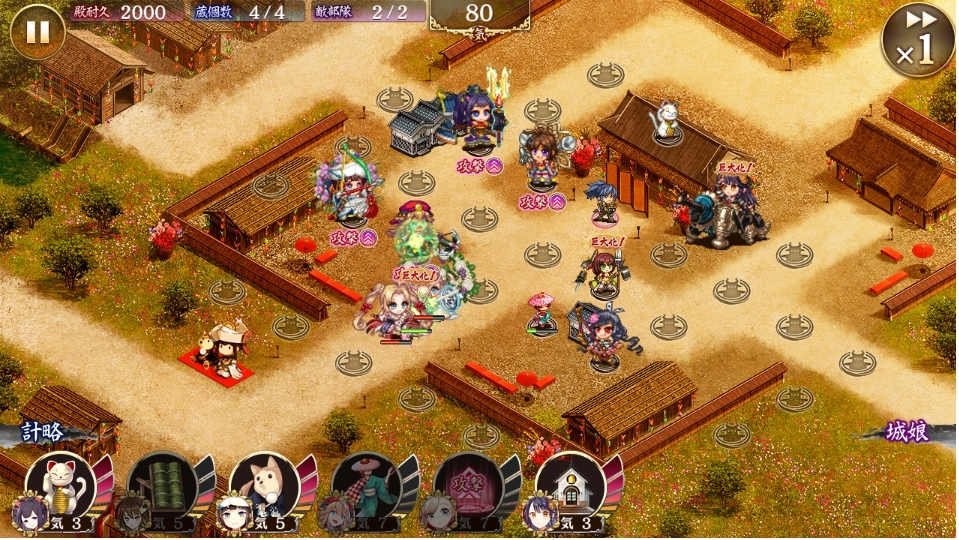The width and height of the screenshot is (959, 540).
Task: Choose the bamboo barricade stratagem icon
Action: tap(162, 485)
